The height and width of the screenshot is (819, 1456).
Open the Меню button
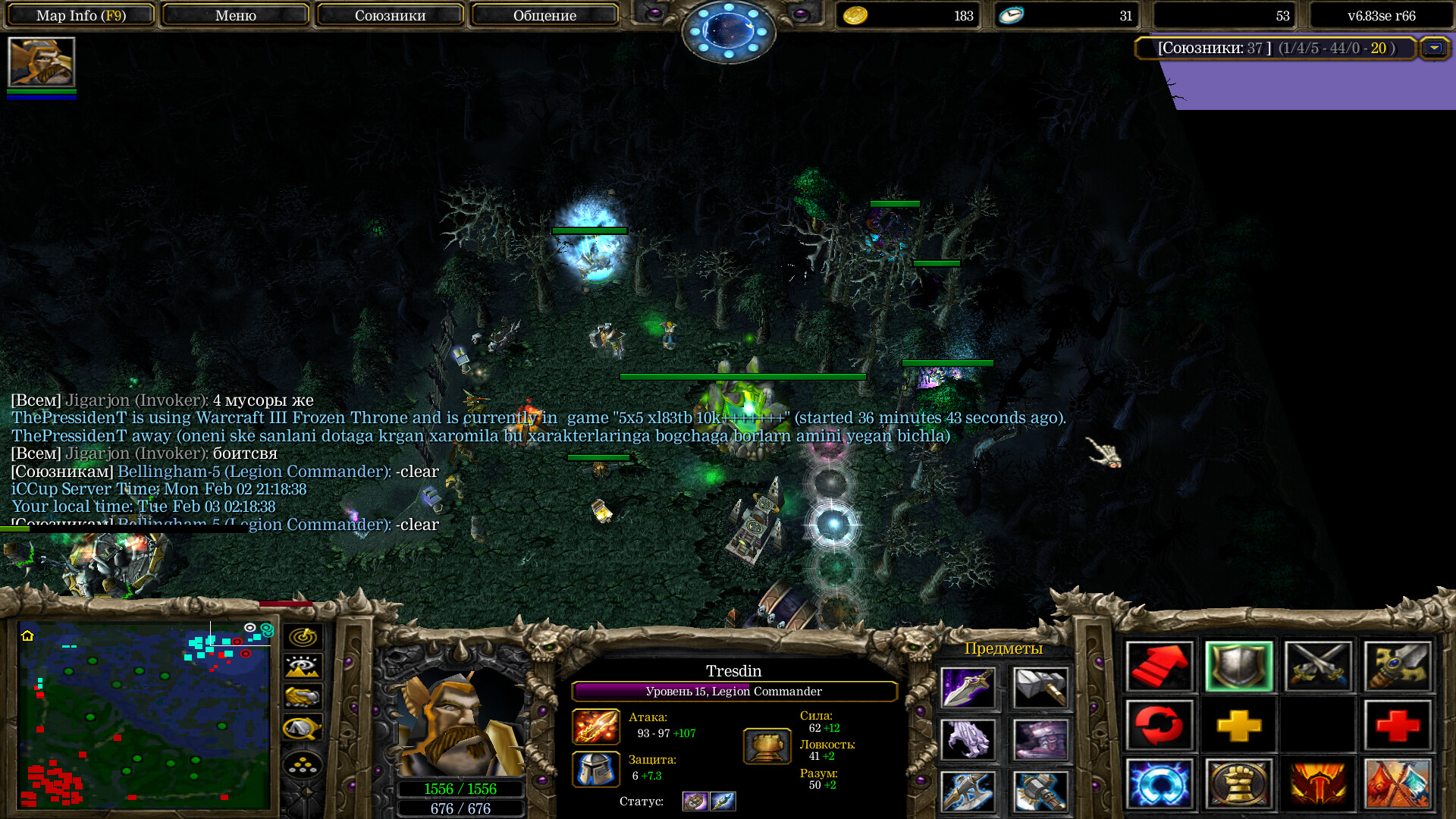pos(235,15)
